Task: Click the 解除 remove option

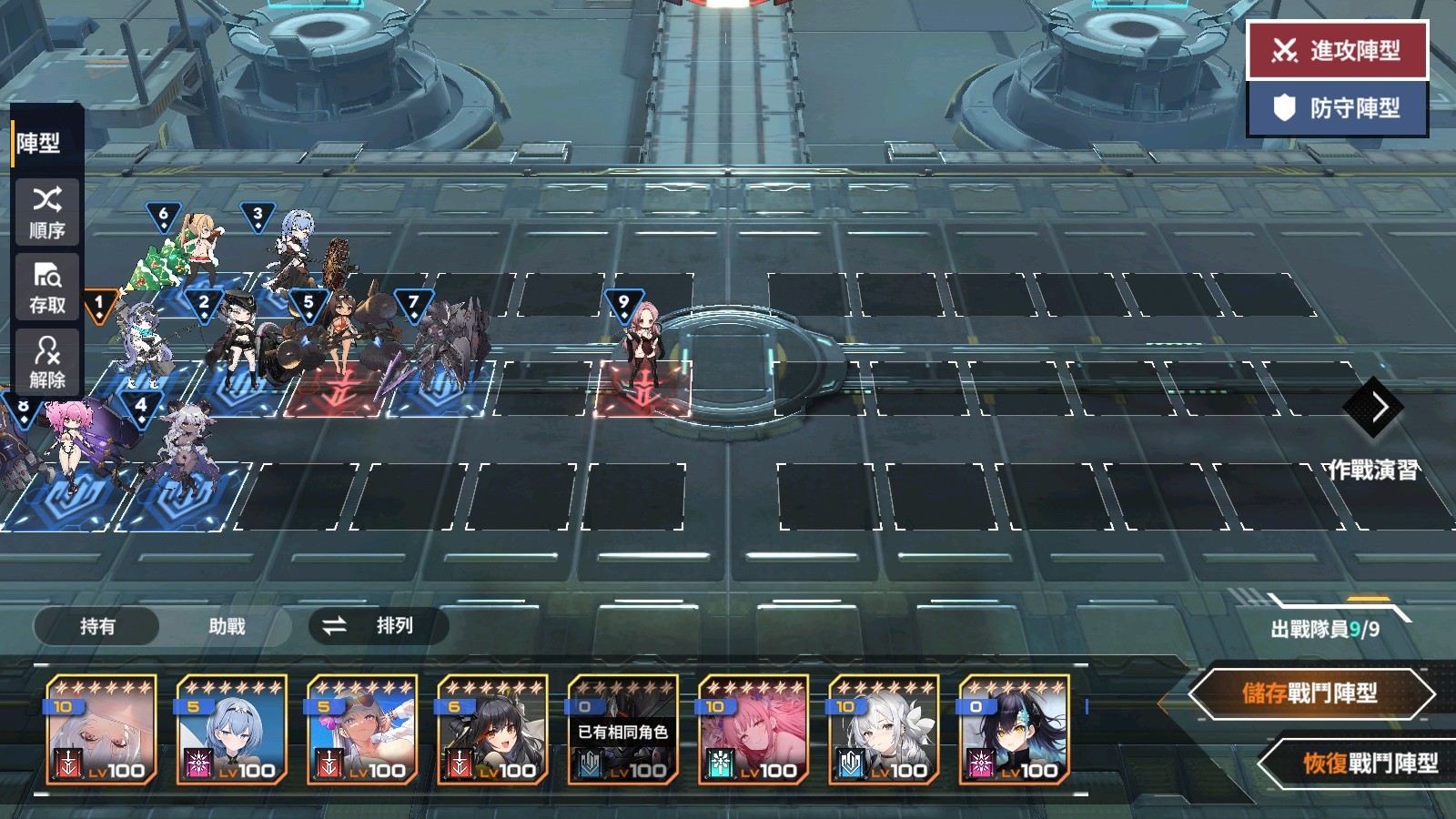Action: (47, 362)
